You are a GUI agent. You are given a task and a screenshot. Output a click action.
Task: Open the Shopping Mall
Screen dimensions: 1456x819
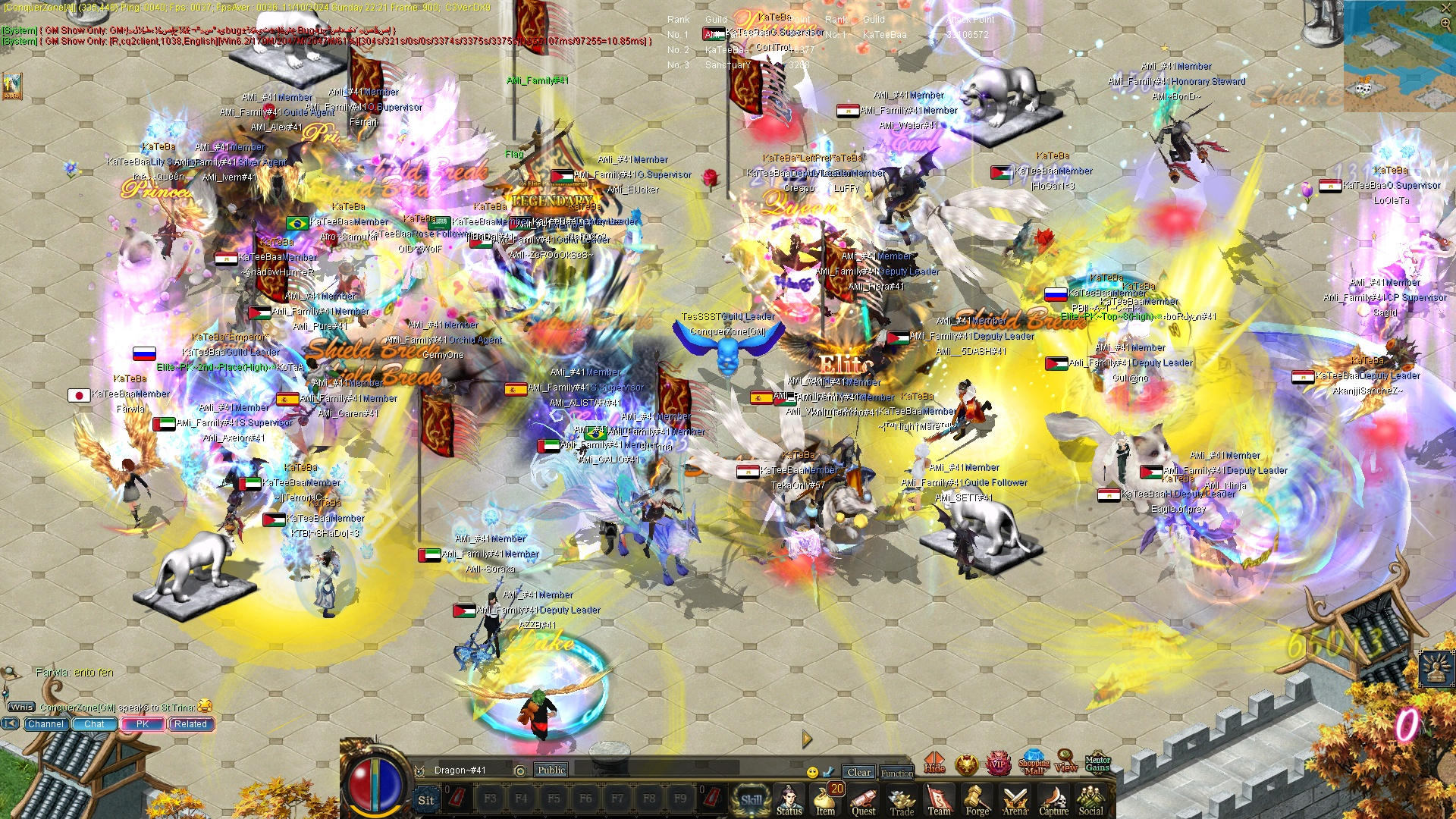coord(1033,764)
